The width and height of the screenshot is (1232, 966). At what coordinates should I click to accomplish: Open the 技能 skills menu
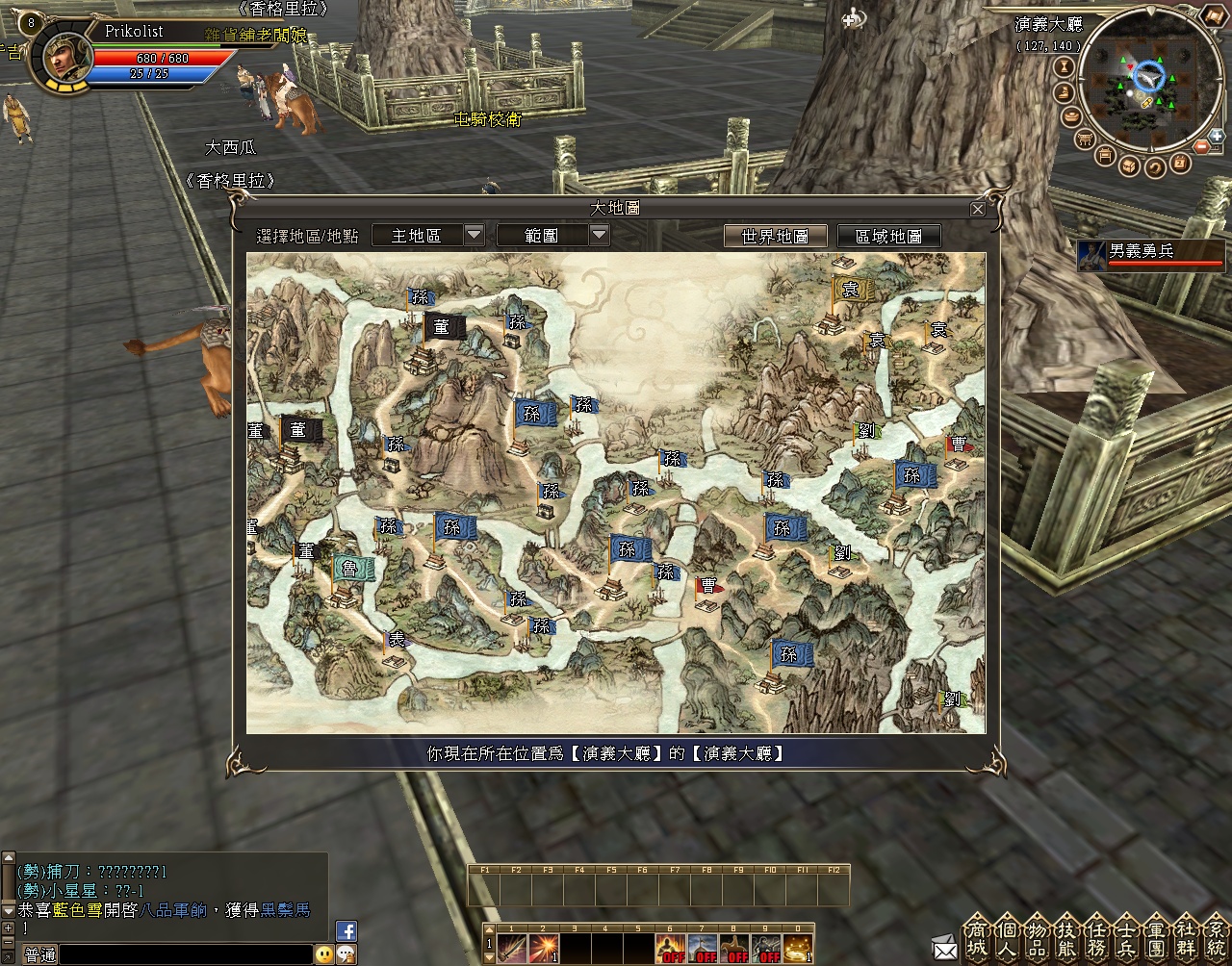click(1066, 938)
